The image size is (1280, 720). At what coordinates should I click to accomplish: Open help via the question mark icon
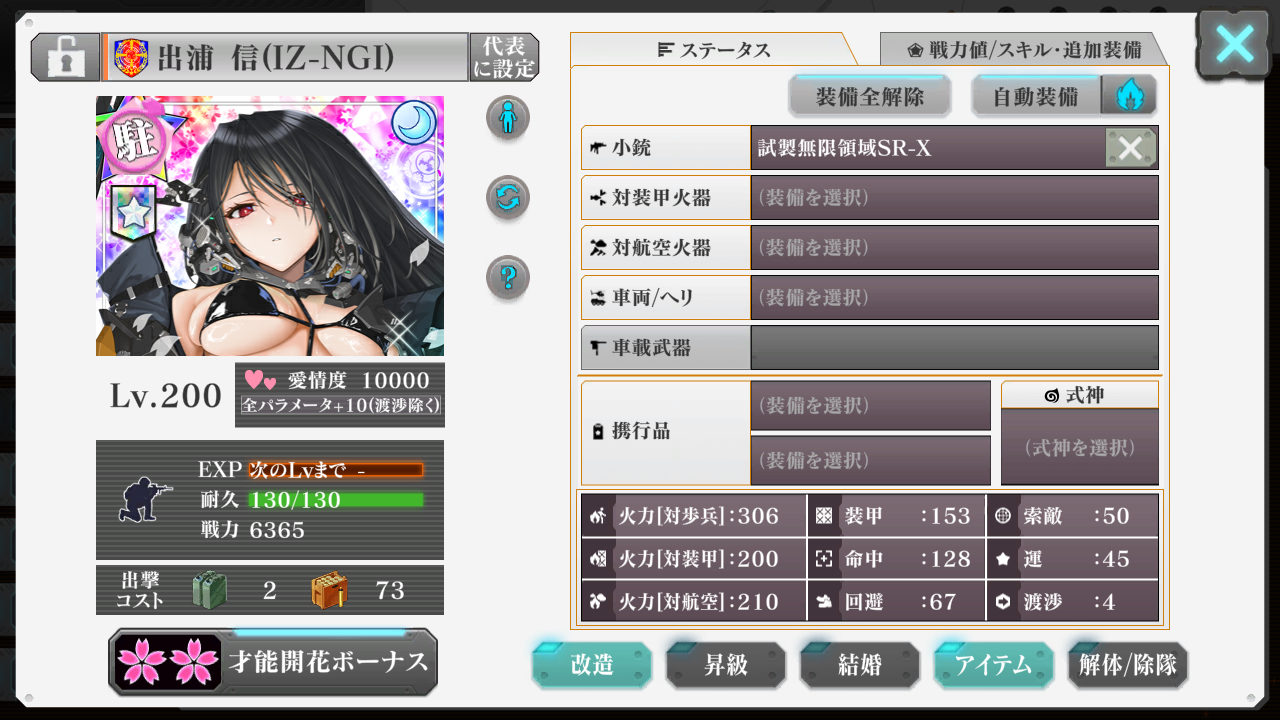(508, 277)
